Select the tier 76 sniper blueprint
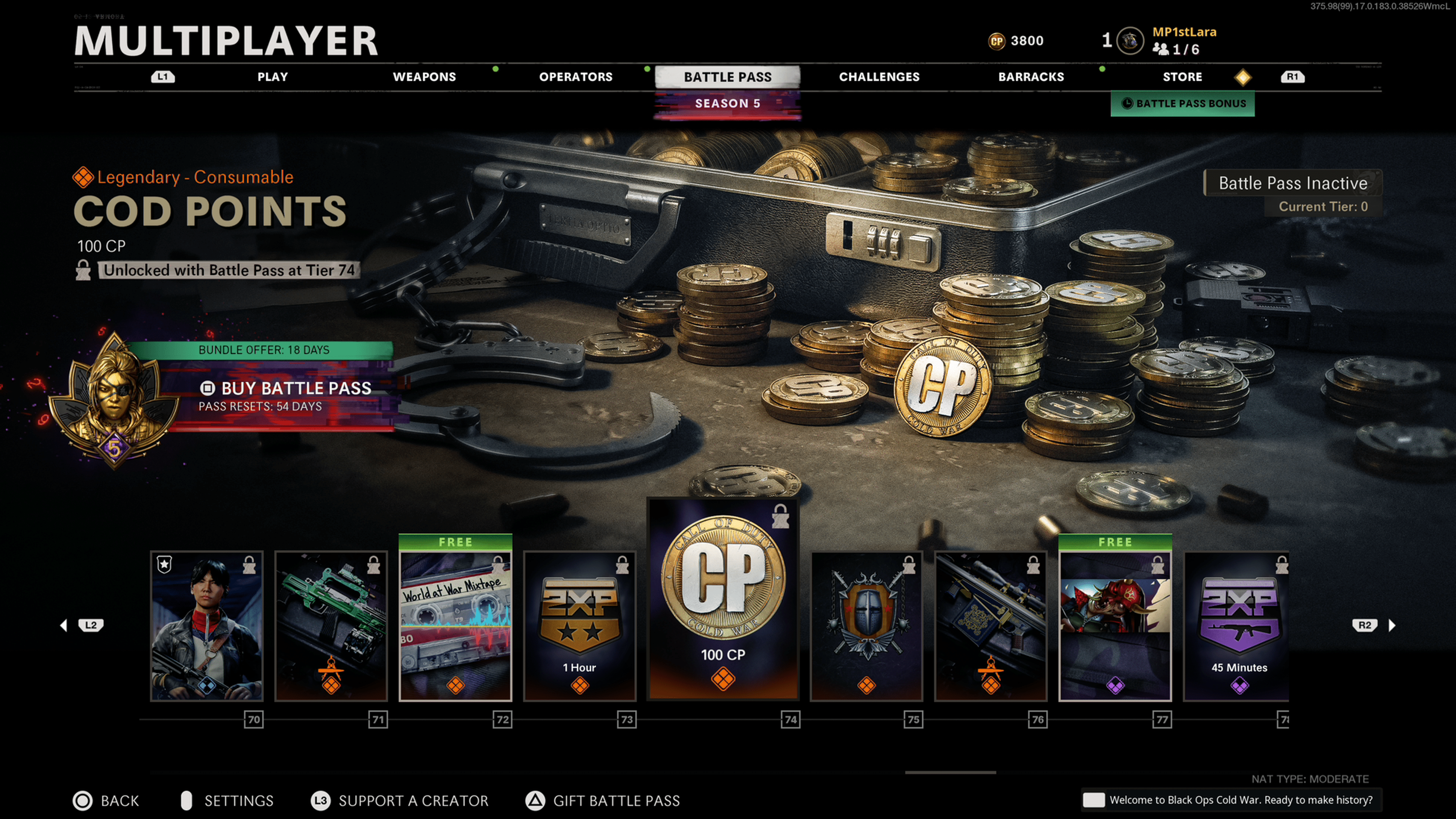 (x=991, y=626)
